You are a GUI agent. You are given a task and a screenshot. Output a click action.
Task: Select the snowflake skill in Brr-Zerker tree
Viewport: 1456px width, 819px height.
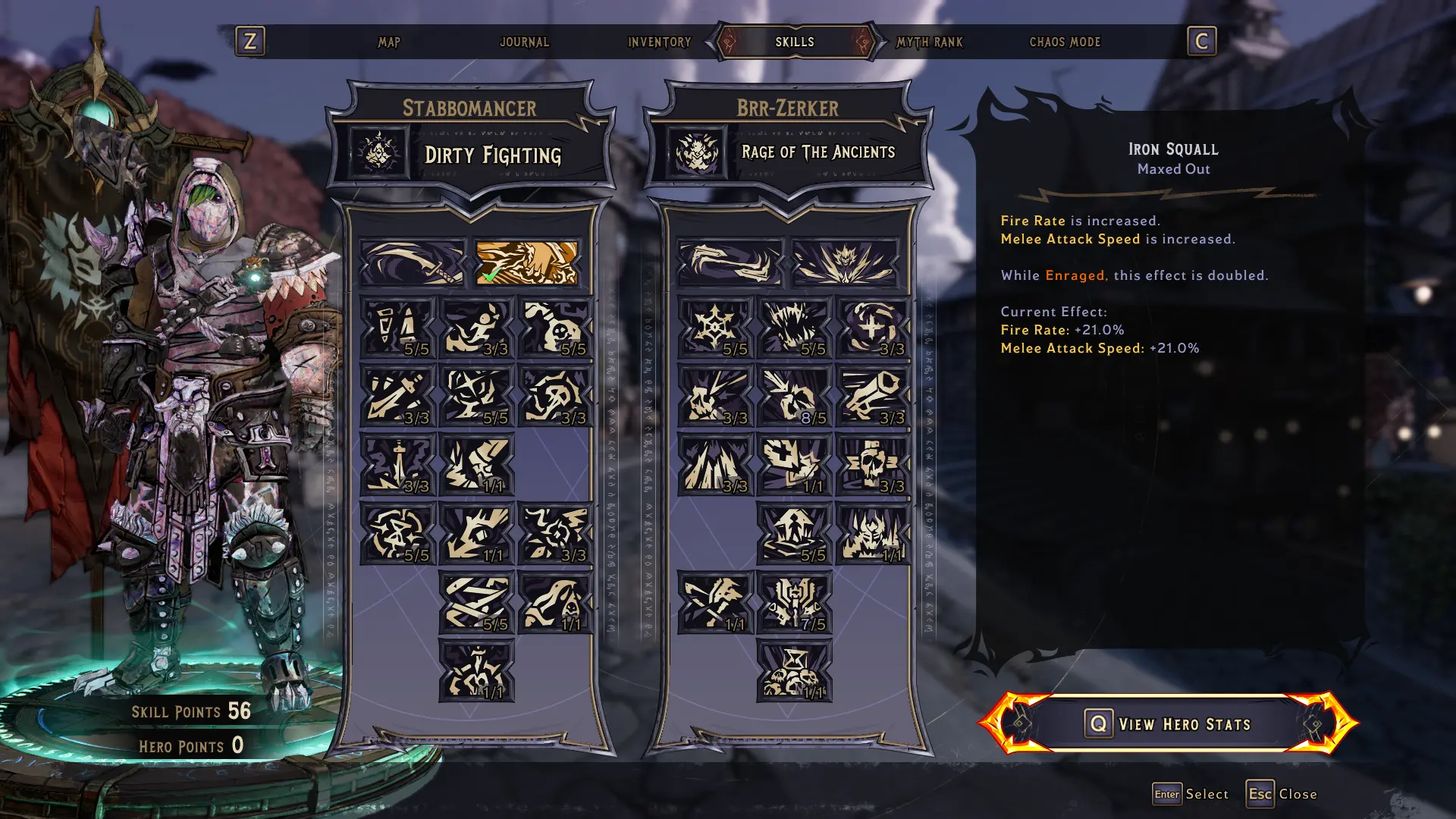(x=715, y=328)
